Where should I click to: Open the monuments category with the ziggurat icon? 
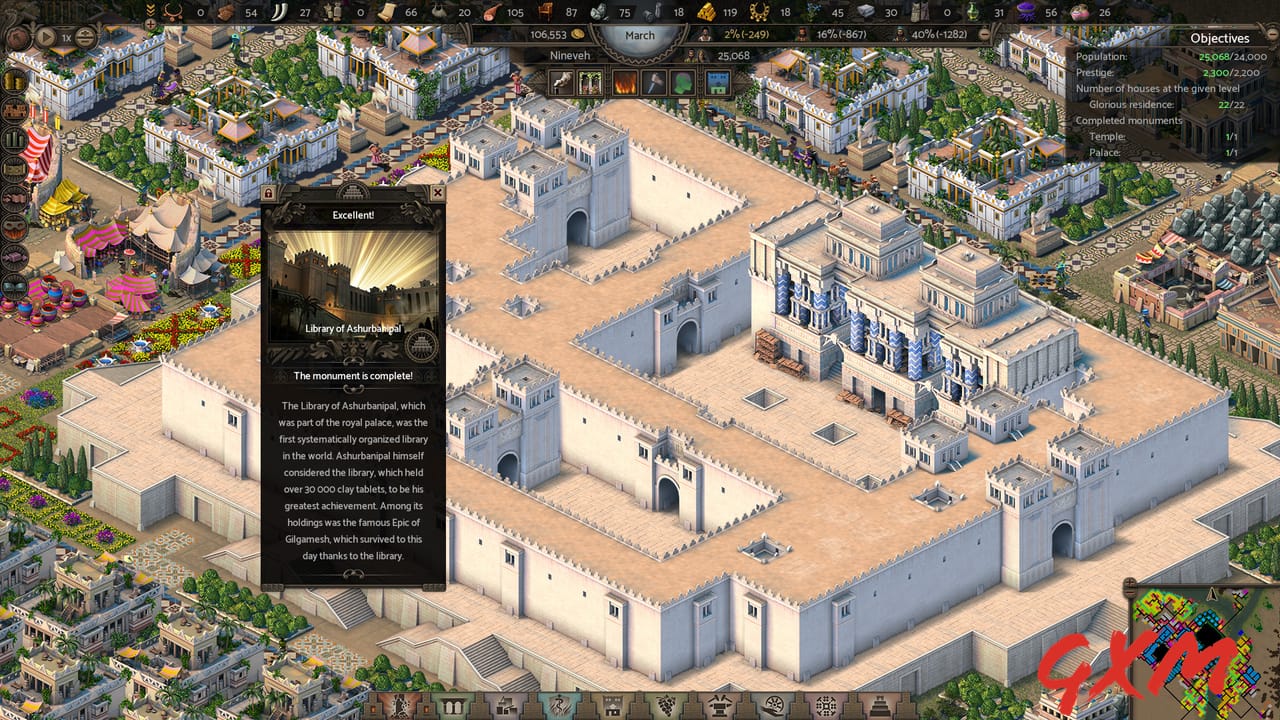[x=880, y=705]
